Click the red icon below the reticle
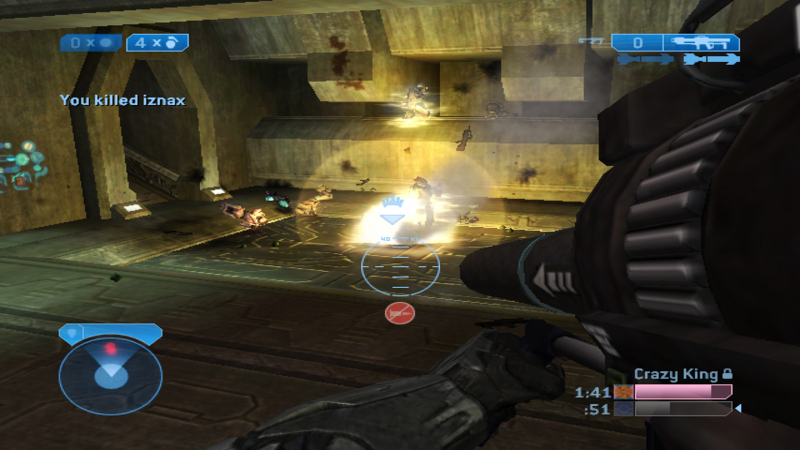 (399, 314)
